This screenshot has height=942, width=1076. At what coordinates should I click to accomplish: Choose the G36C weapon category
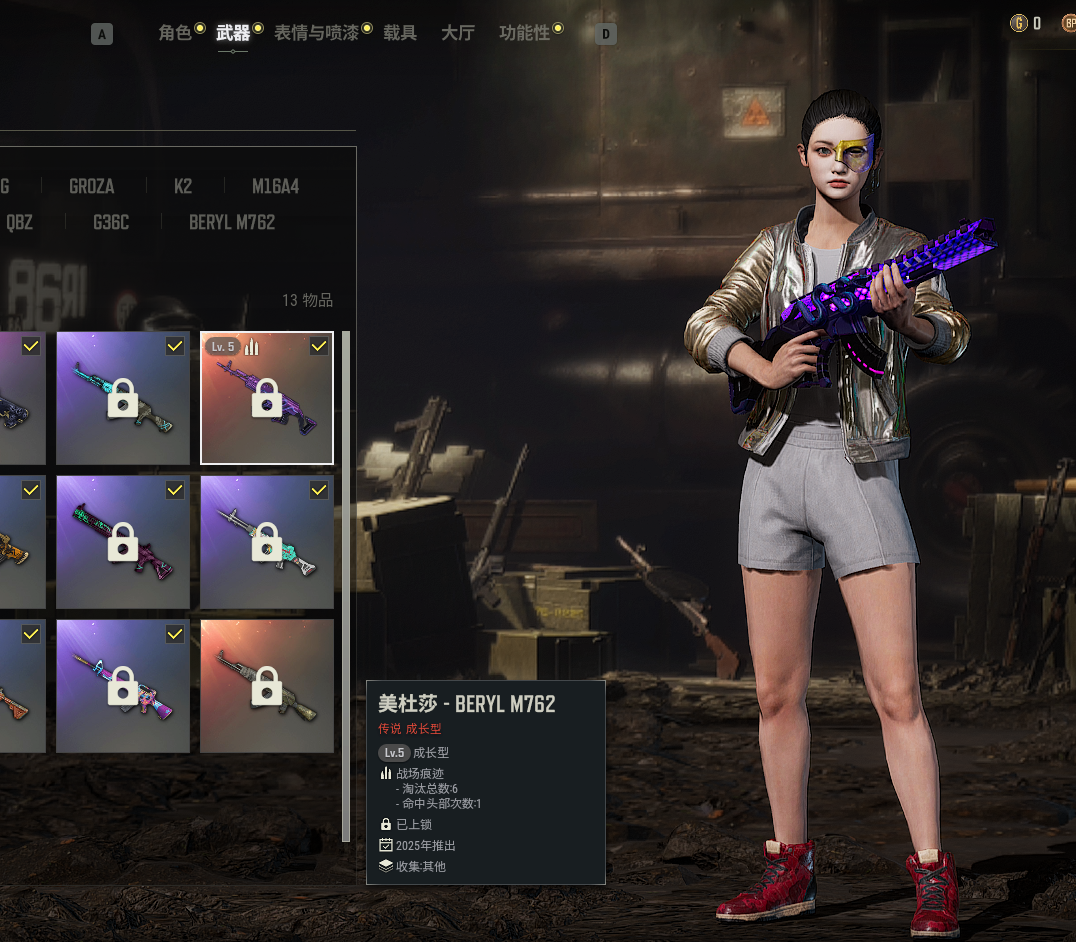pos(111,222)
